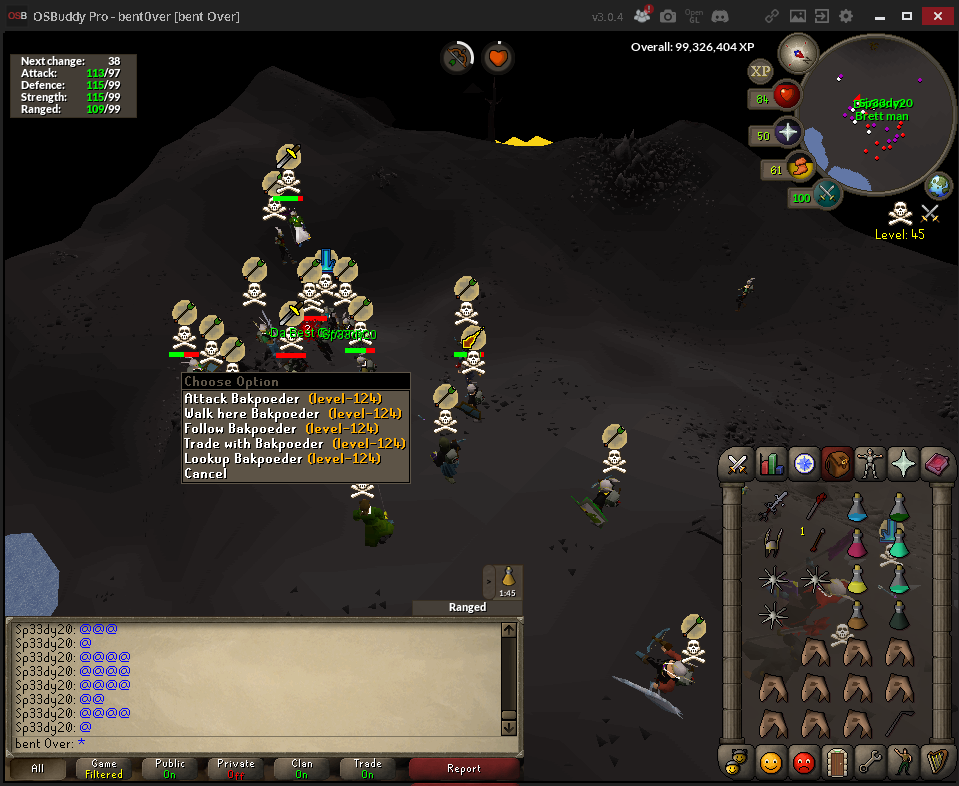Cancel the Choose Option menu
Screen dimensions: 959x786
[x=205, y=474]
